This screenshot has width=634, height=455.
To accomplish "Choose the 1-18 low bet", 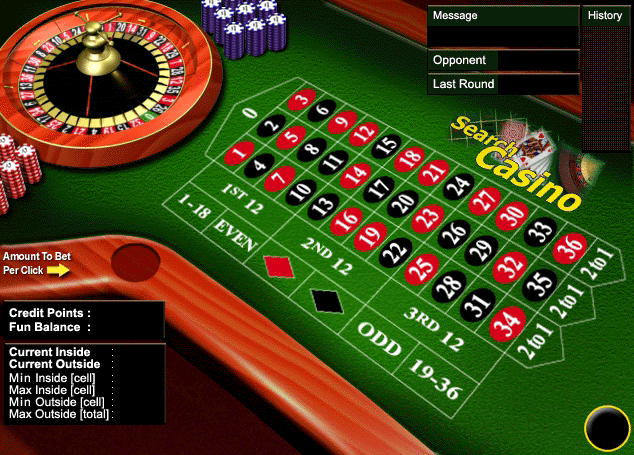I will point(194,208).
